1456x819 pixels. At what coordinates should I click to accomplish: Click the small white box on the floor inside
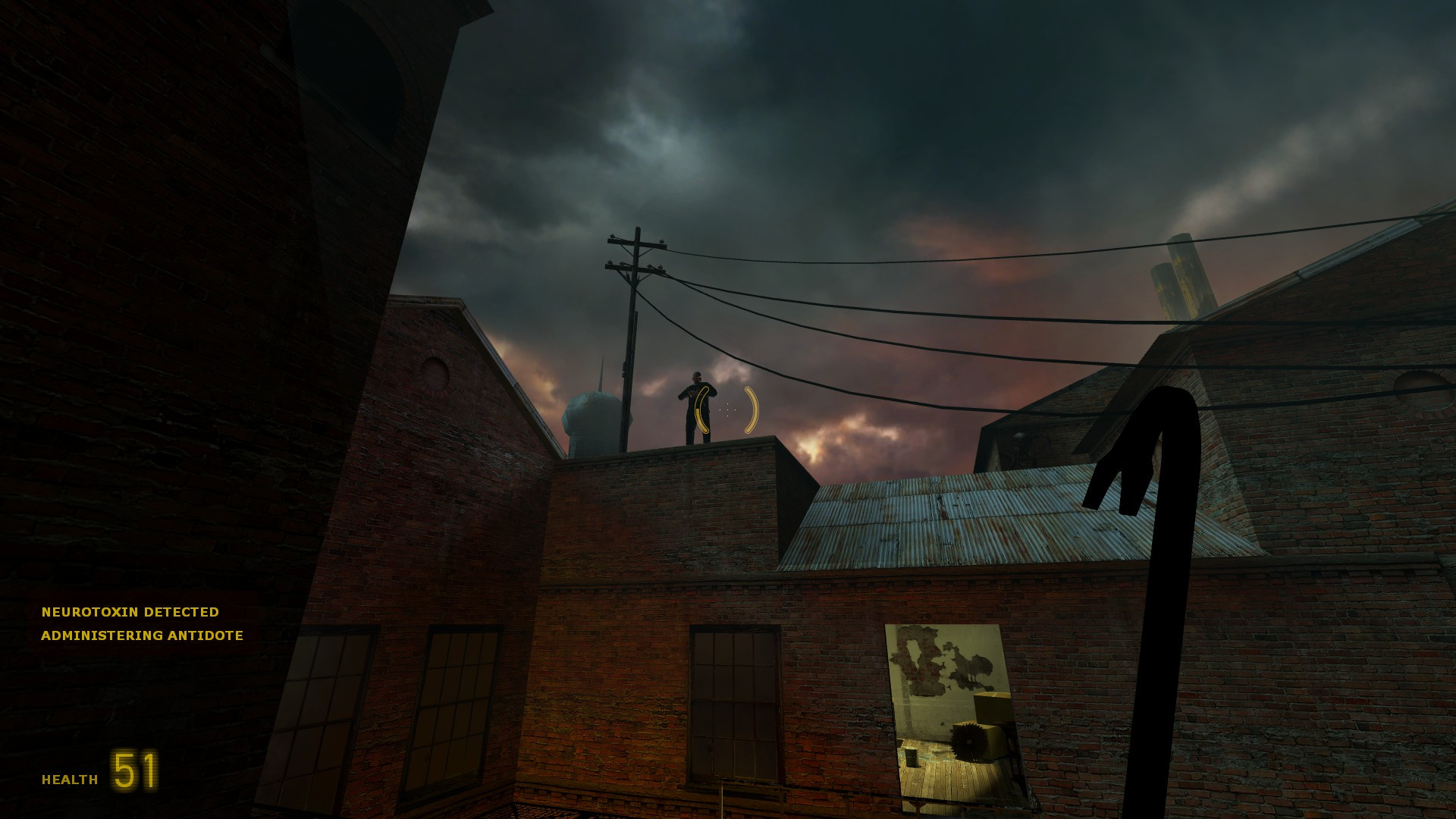click(x=912, y=759)
